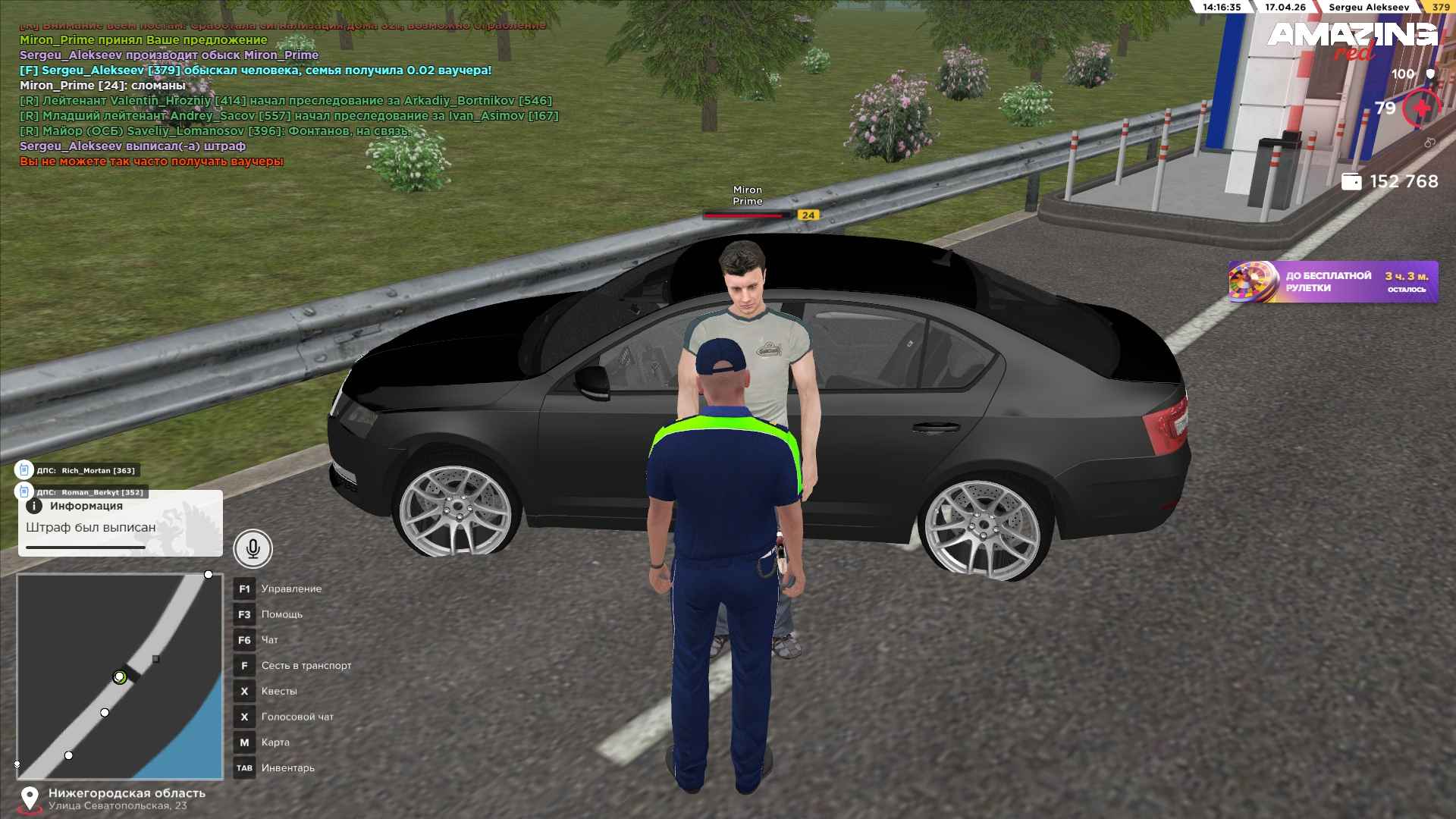
Task: Click the Amazing Red logo
Action: coord(1351,39)
